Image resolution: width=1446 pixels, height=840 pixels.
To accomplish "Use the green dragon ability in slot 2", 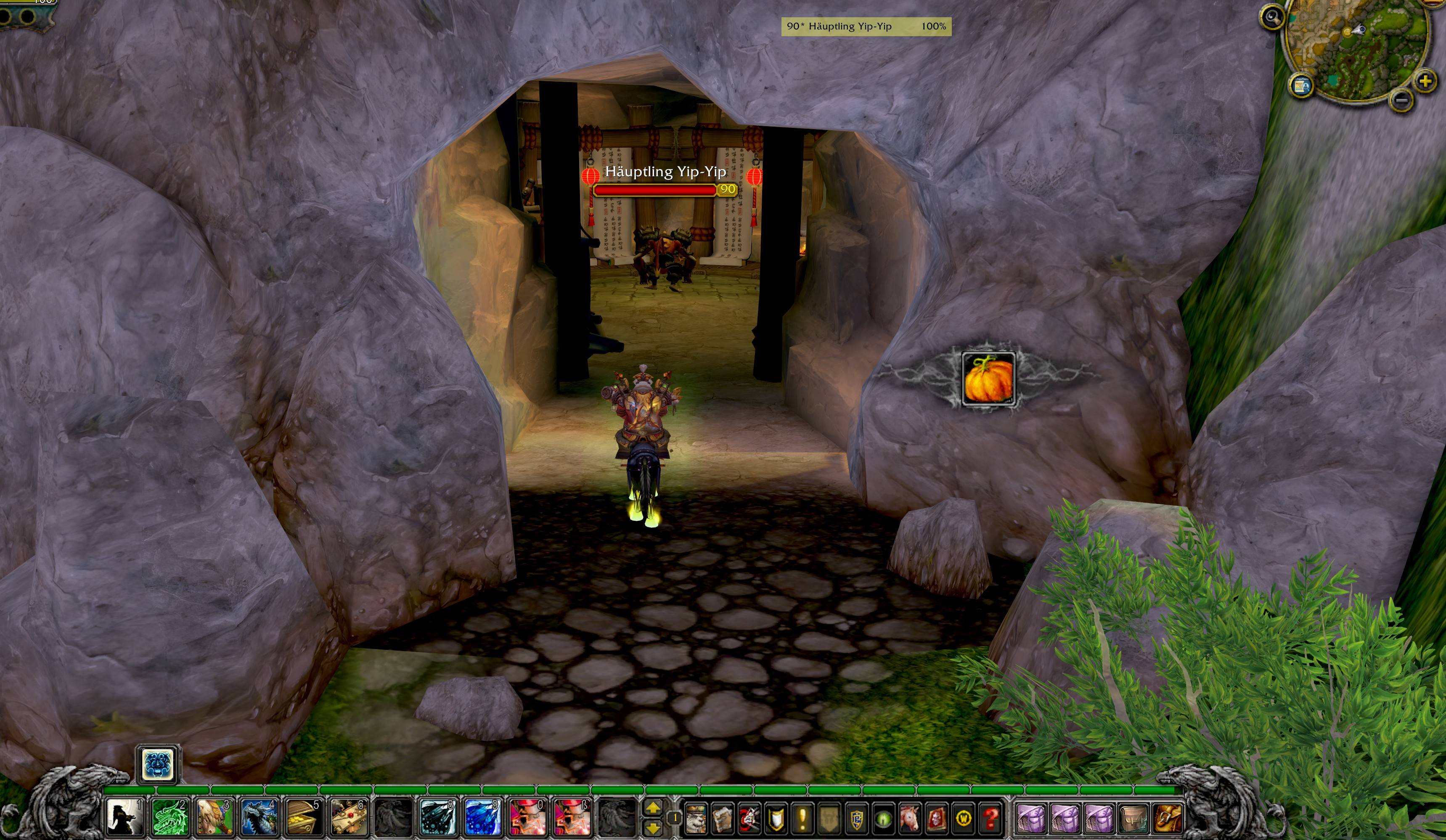I will click(169, 817).
